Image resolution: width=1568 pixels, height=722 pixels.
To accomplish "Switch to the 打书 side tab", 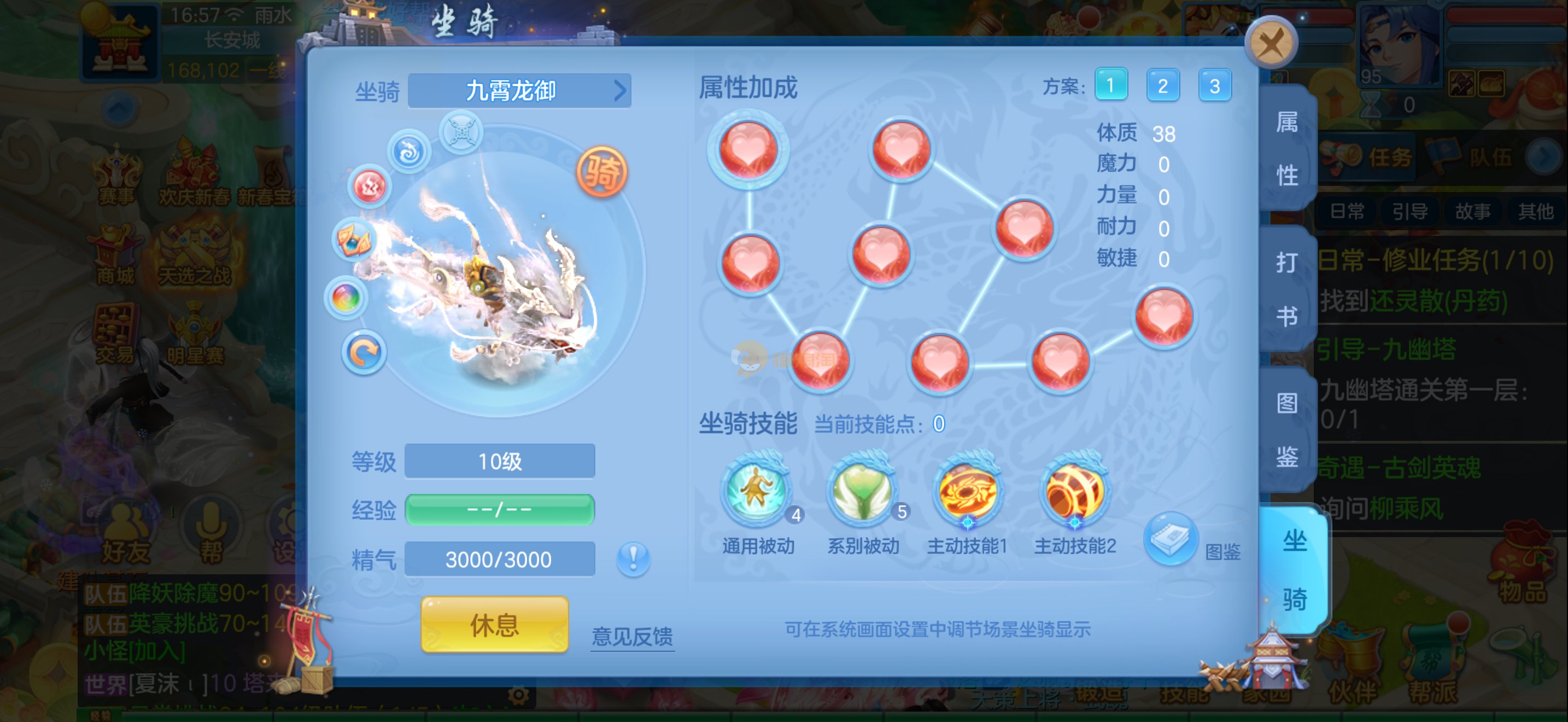I will (1287, 289).
